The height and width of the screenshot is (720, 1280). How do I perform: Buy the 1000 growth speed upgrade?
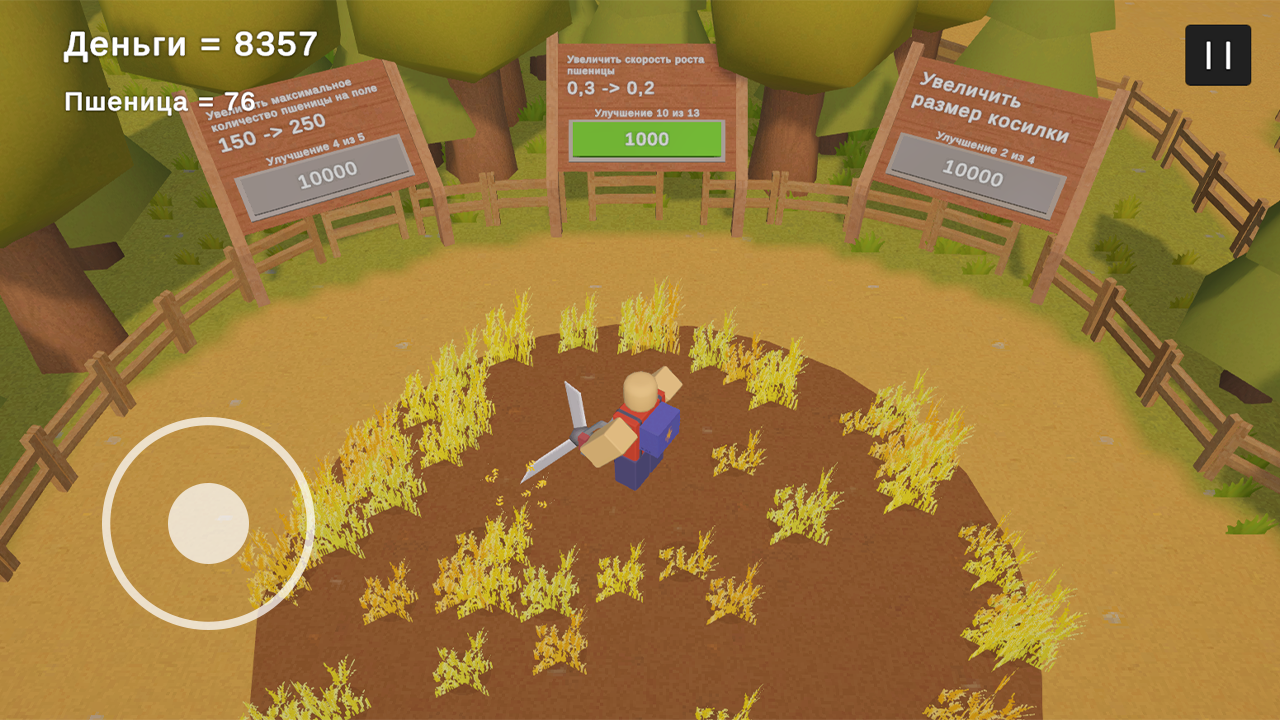646,139
